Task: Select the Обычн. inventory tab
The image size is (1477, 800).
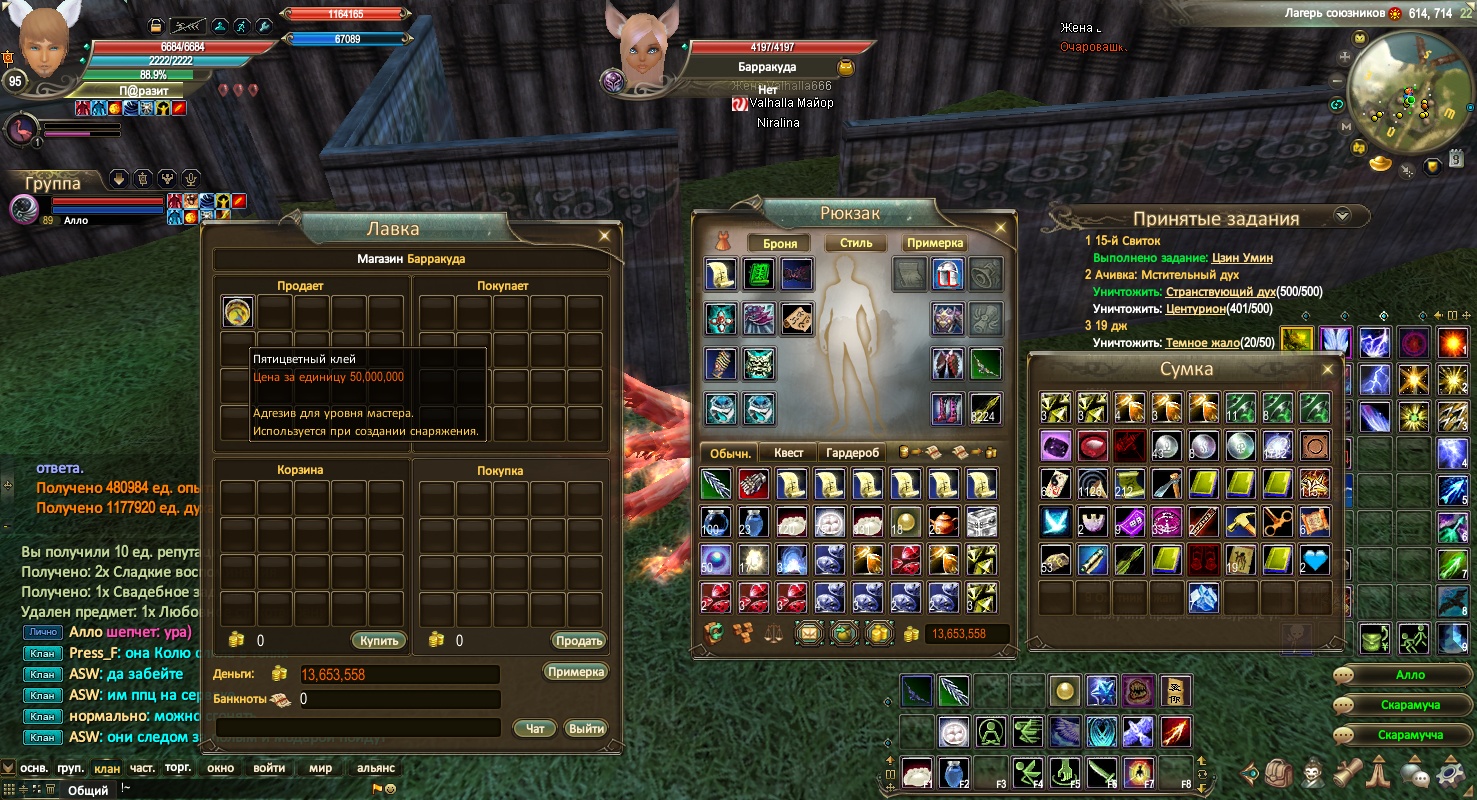Action: pos(728,453)
